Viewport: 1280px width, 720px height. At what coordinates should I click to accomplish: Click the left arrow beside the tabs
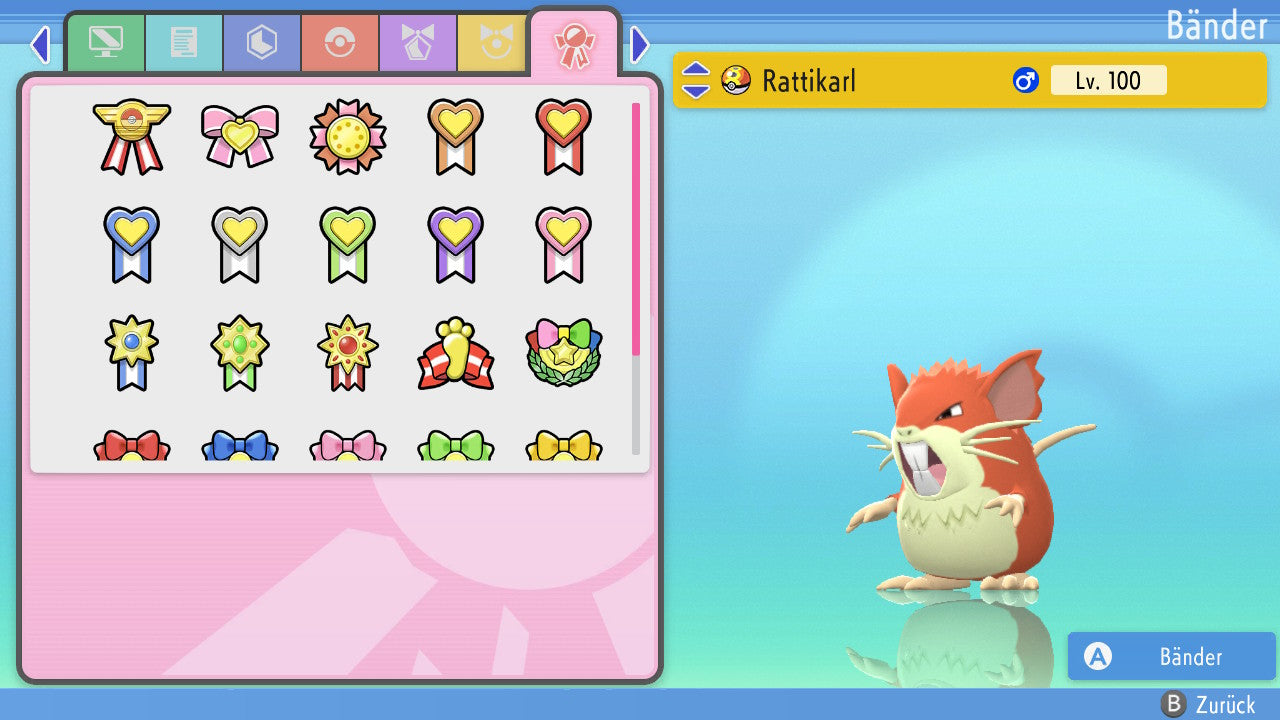tap(39, 44)
